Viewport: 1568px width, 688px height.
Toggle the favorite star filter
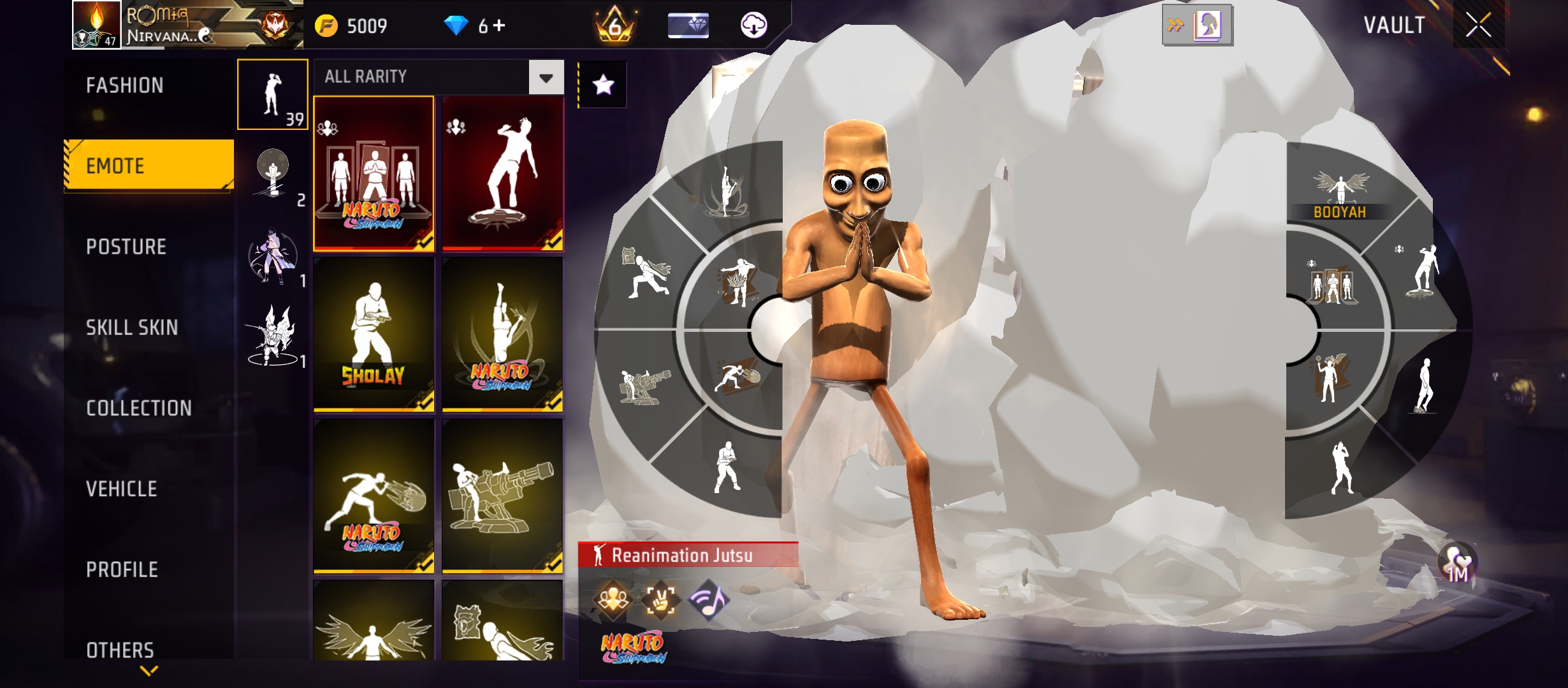click(x=602, y=84)
